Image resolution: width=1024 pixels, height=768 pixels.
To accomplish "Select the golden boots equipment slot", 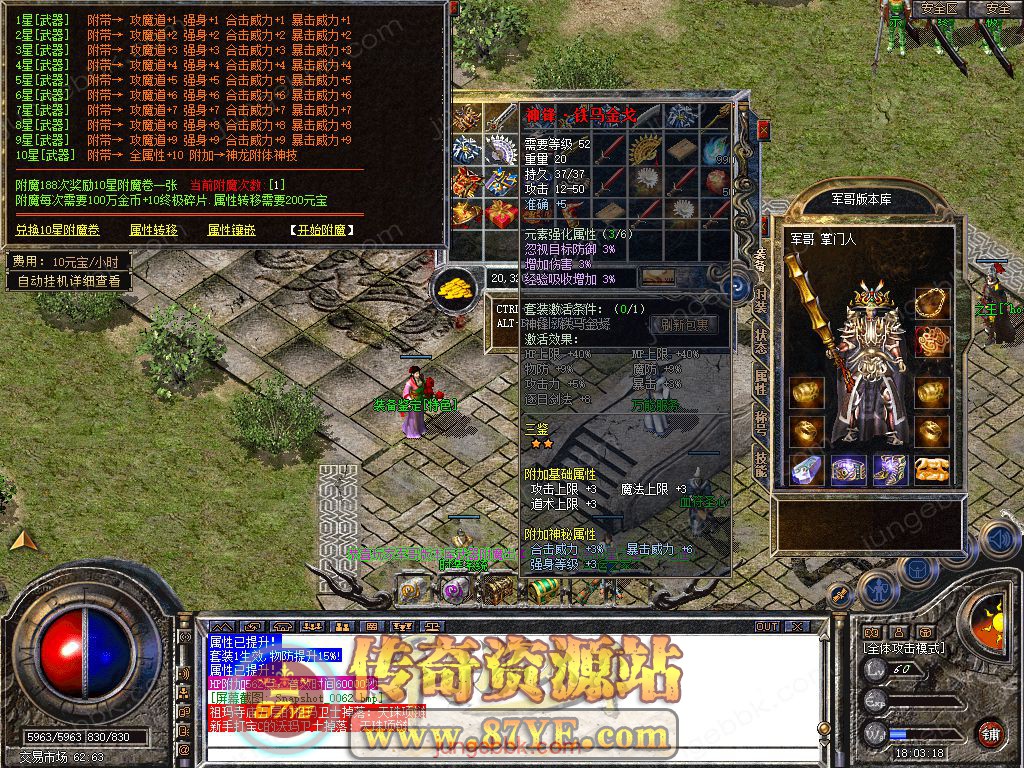I will (932, 469).
